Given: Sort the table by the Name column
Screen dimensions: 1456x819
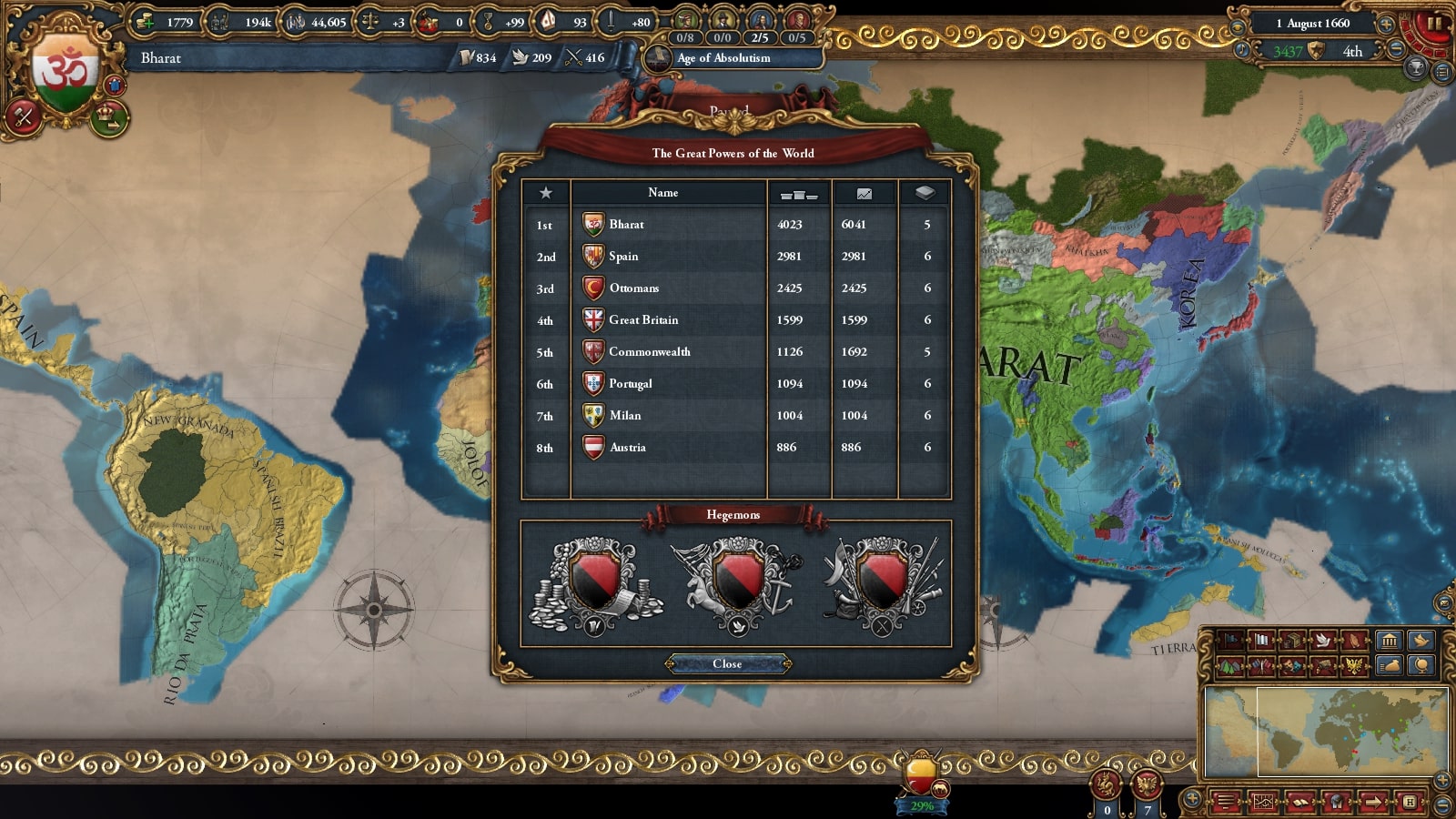Looking at the screenshot, I should tap(663, 192).
